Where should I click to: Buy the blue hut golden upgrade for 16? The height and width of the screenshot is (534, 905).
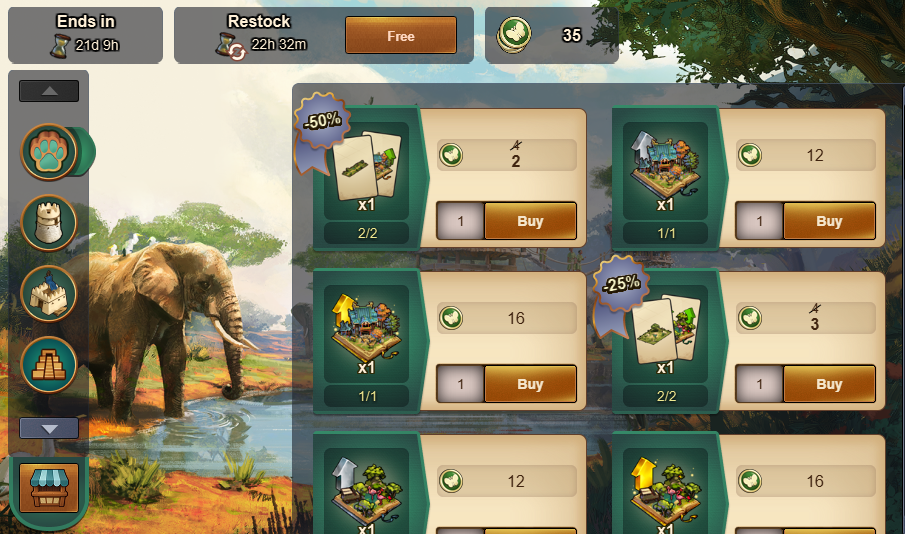click(x=530, y=384)
